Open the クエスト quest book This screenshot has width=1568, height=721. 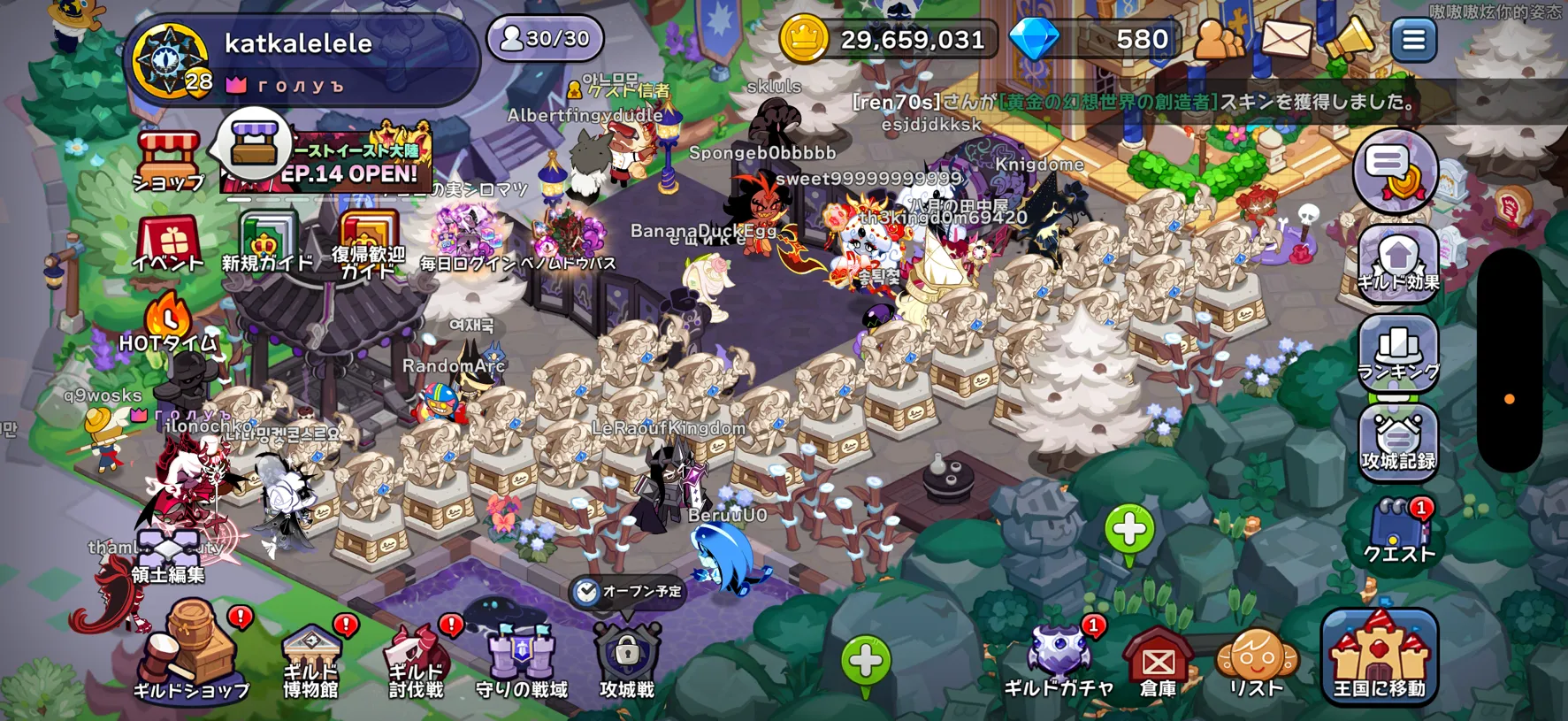coord(1398,531)
